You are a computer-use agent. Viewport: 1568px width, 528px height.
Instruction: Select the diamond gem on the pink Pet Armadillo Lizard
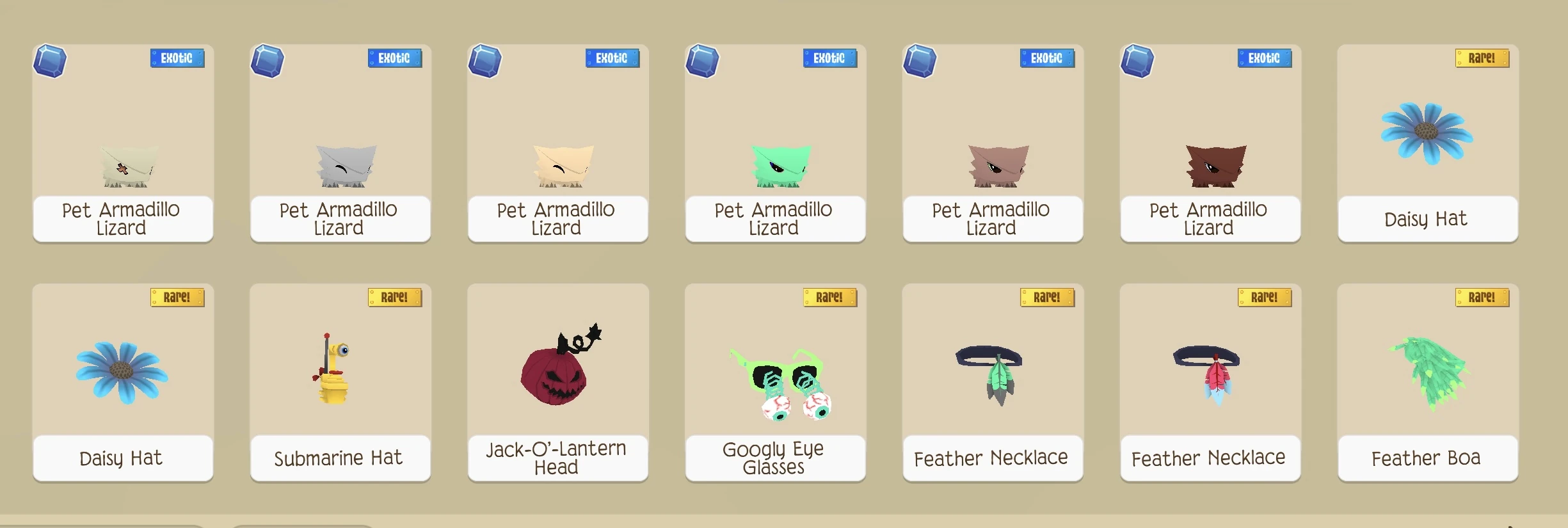(x=920, y=61)
